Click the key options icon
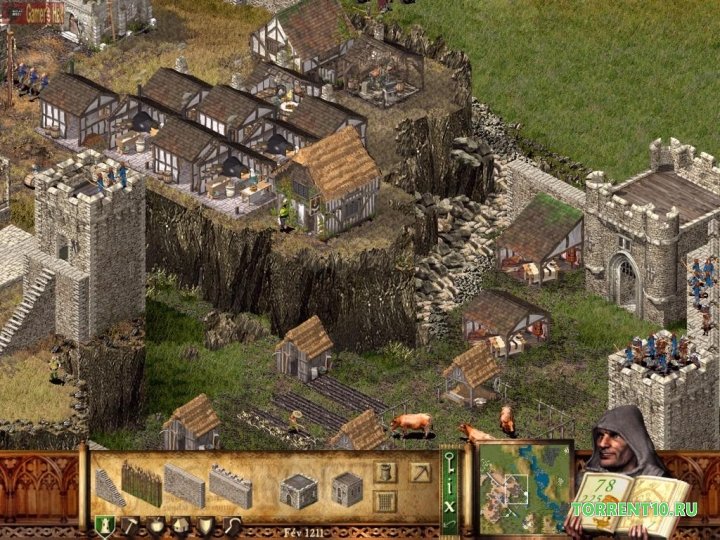The height and width of the screenshot is (540, 720). 449,464
